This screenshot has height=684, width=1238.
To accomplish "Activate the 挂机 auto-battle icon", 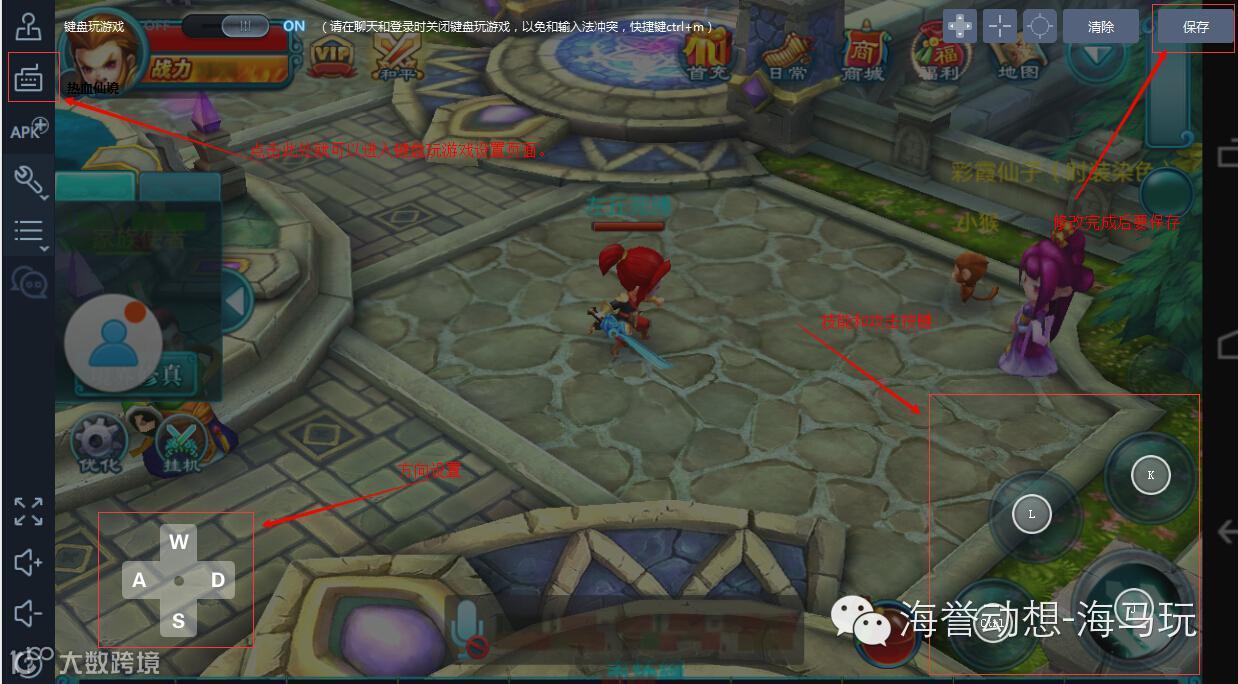I will coord(183,440).
